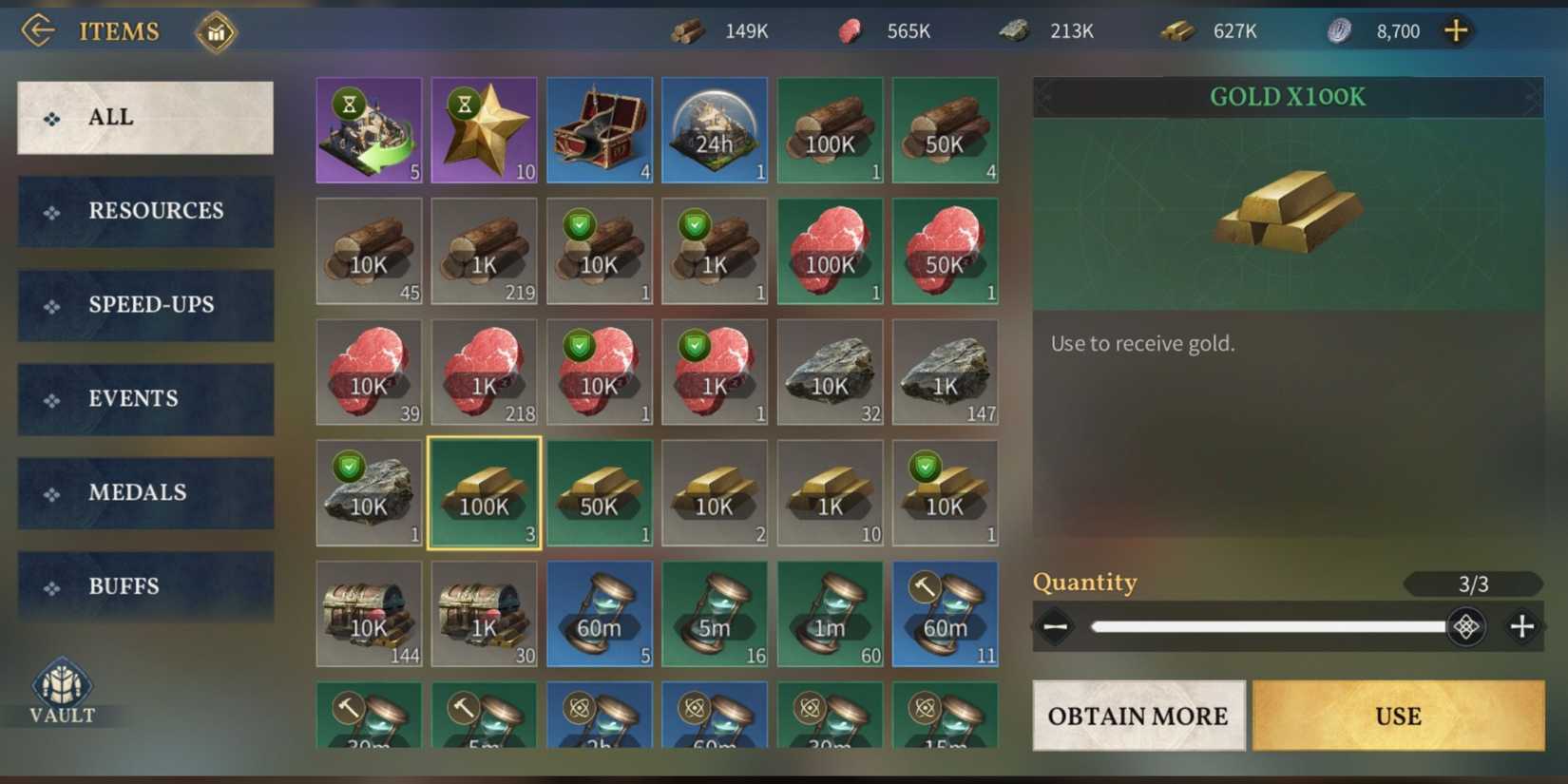Screen dimensions: 1568x784
Task: Tap the back arrow to leave Items
Action: [x=36, y=29]
